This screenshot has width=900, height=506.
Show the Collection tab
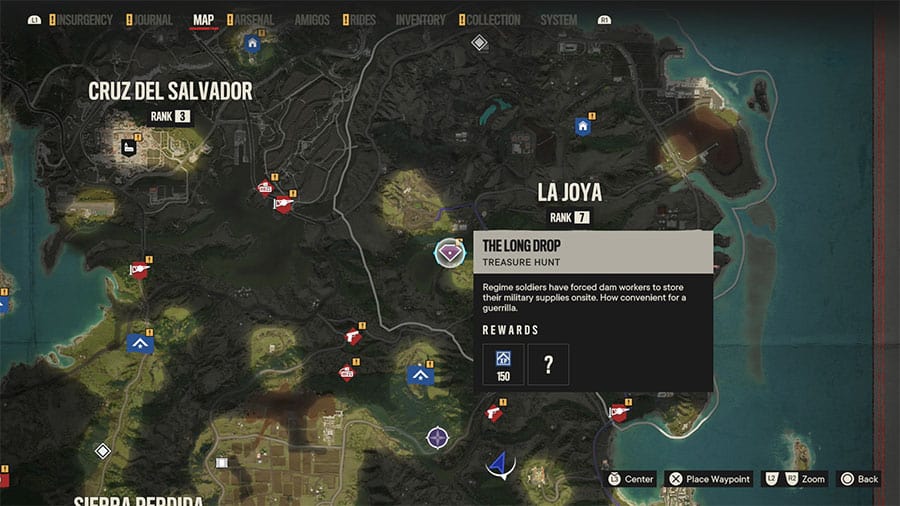pos(494,20)
